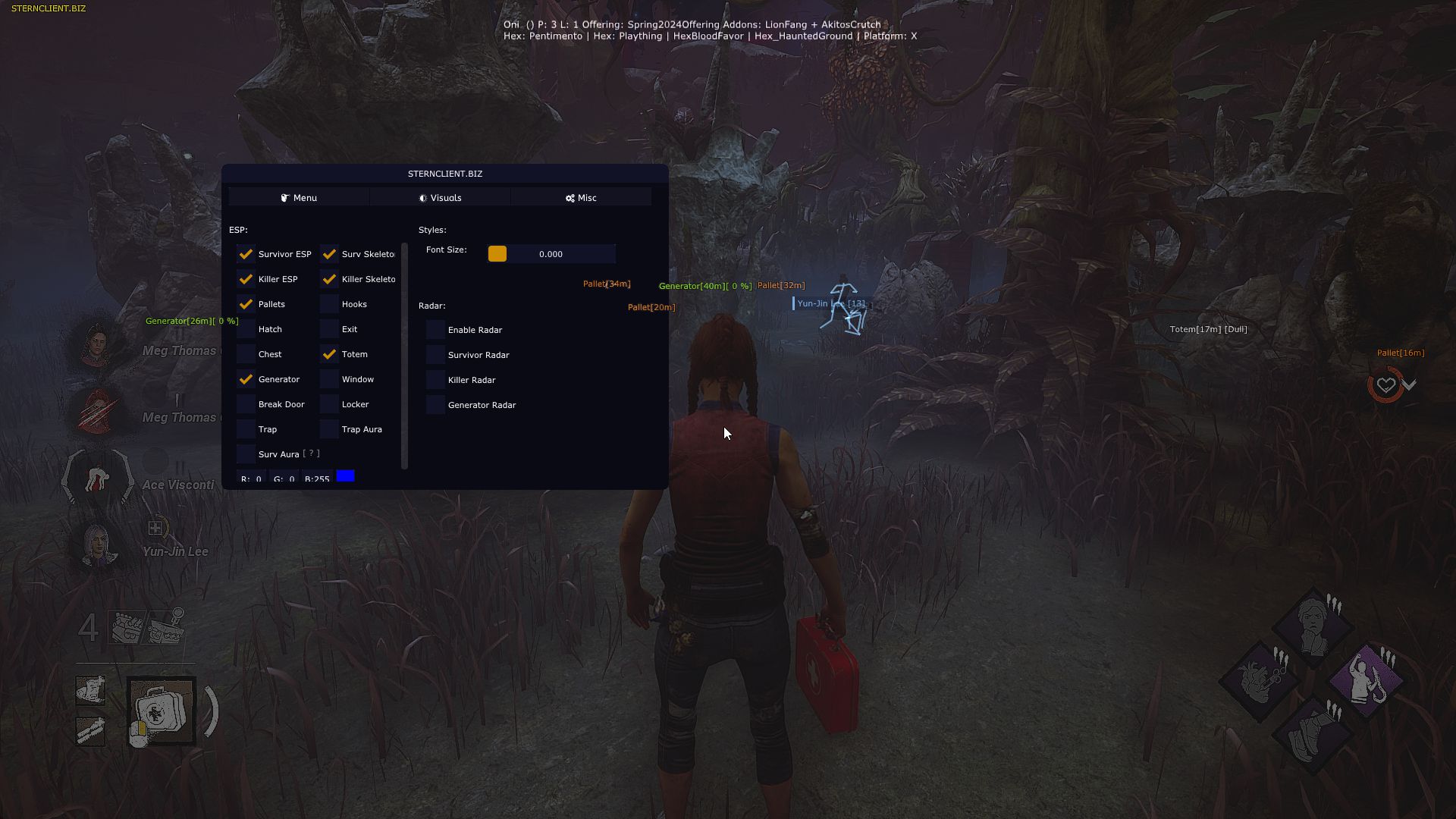Viewport: 1456px width, 819px height.
Task: Disable the Totem checkbox
Action: pyautogui.click(x=329, y=354)
